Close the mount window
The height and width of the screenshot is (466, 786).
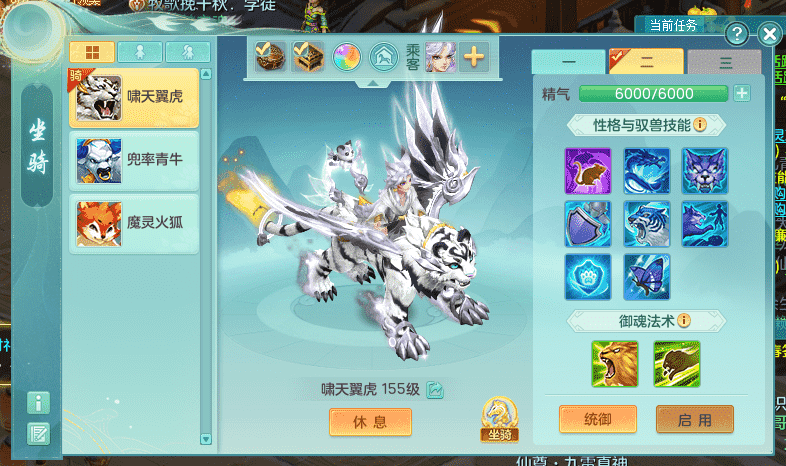769,34
